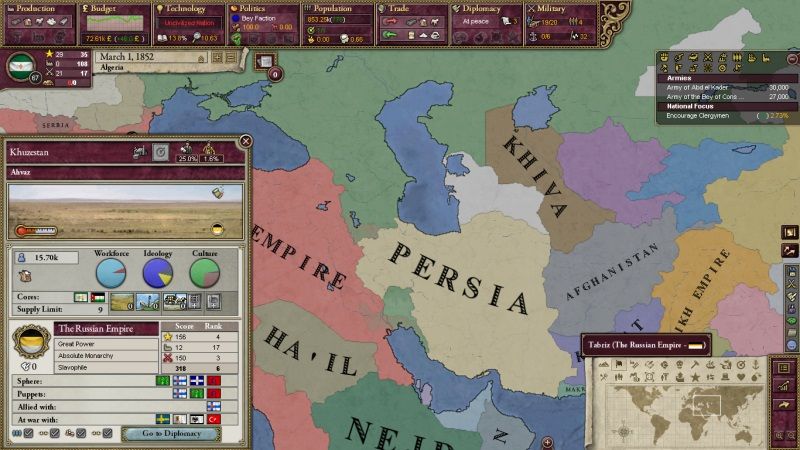Click the Algeria flag emblem

20,67
